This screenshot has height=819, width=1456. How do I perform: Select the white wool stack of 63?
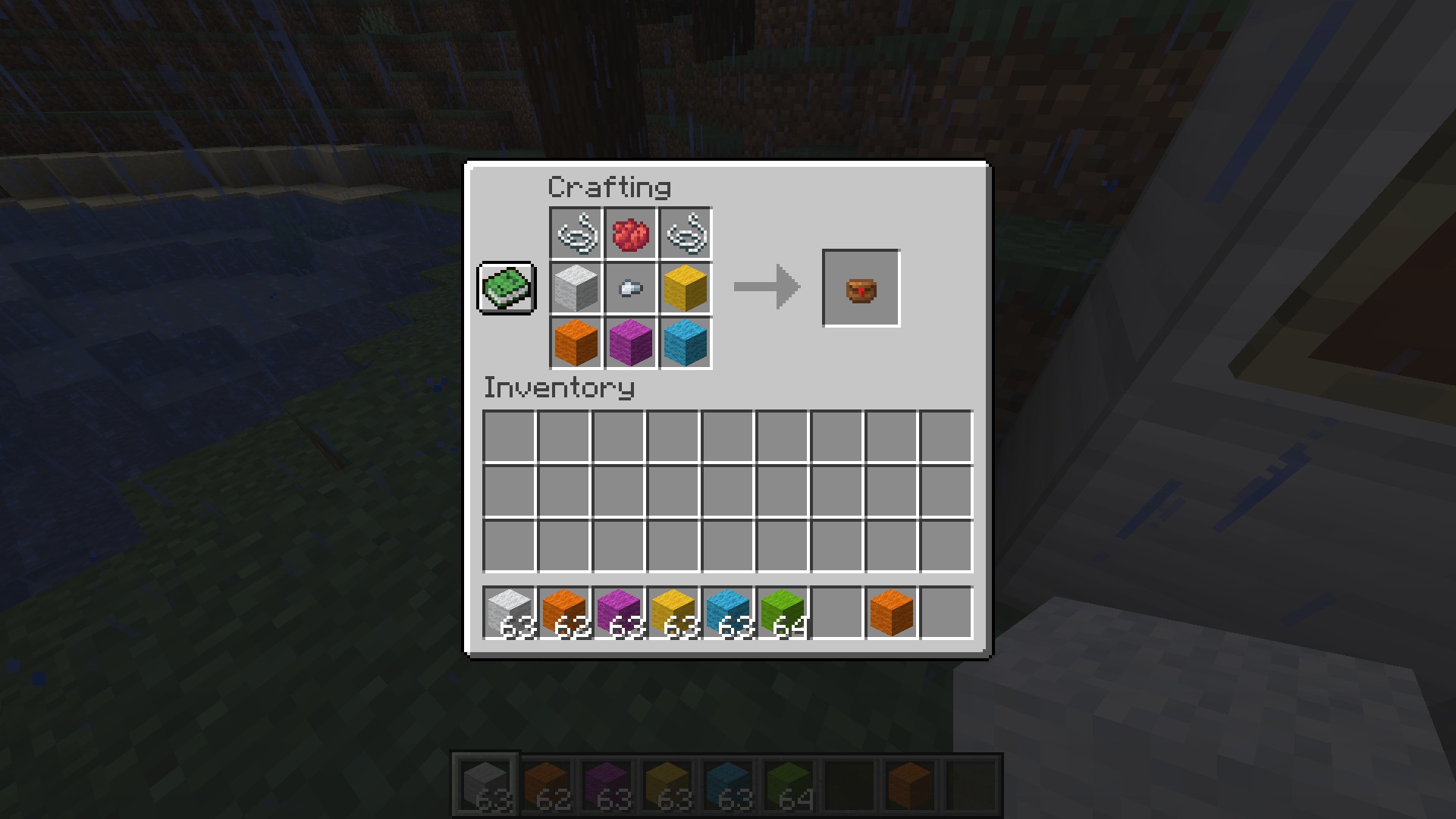click(510, 613)
